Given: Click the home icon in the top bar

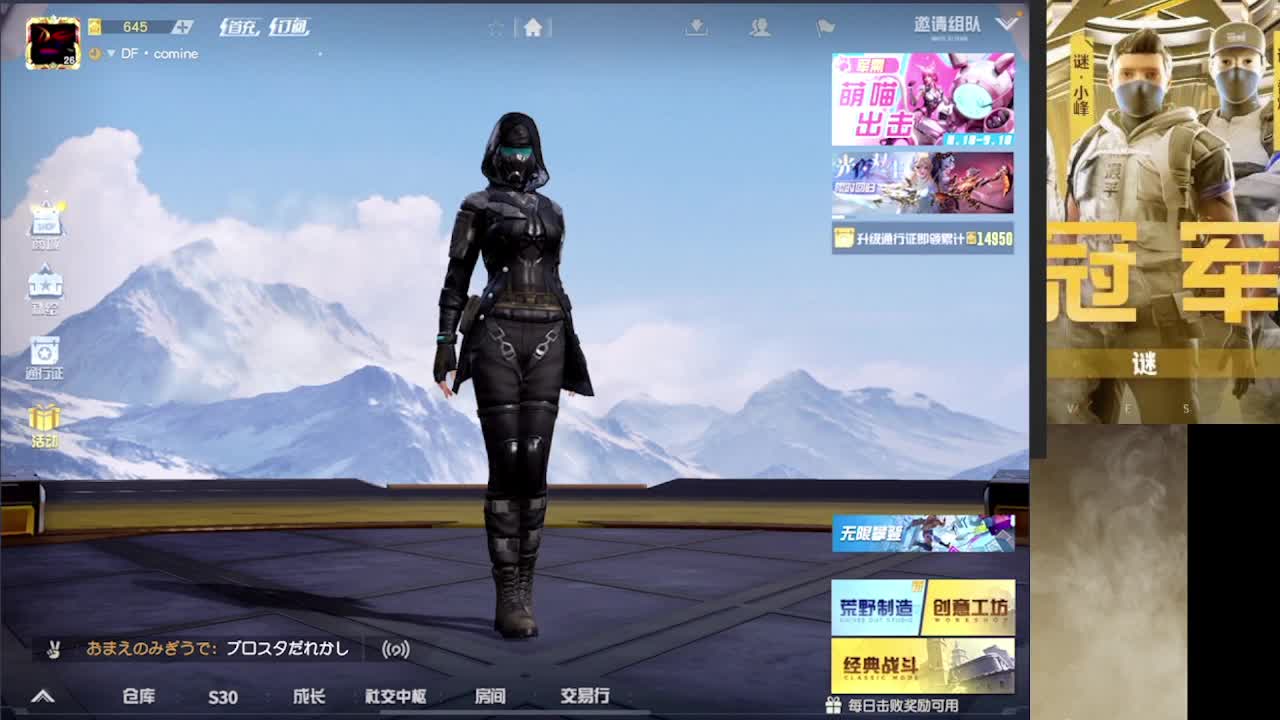Looking at the screenshot, I should coord(535,27).
